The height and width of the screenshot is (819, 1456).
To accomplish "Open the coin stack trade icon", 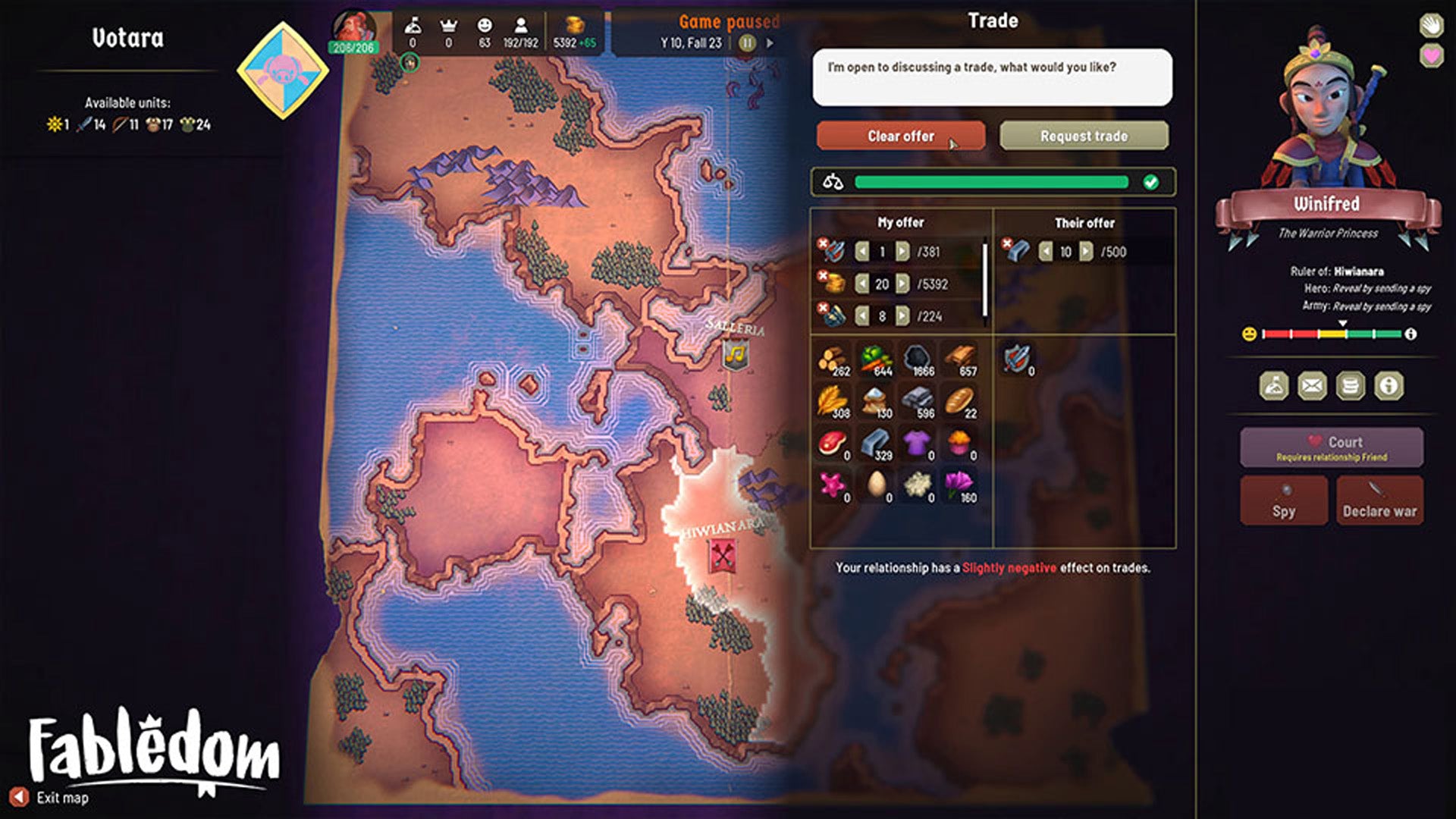I will 1350,386.
